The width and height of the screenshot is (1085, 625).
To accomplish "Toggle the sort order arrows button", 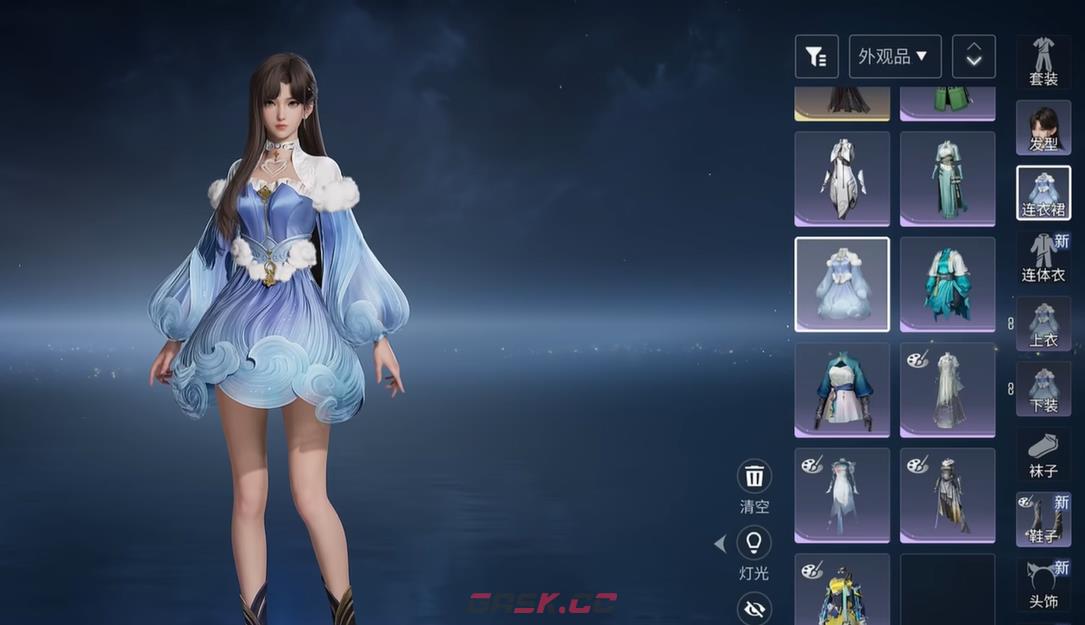I will tap(973, 57).
